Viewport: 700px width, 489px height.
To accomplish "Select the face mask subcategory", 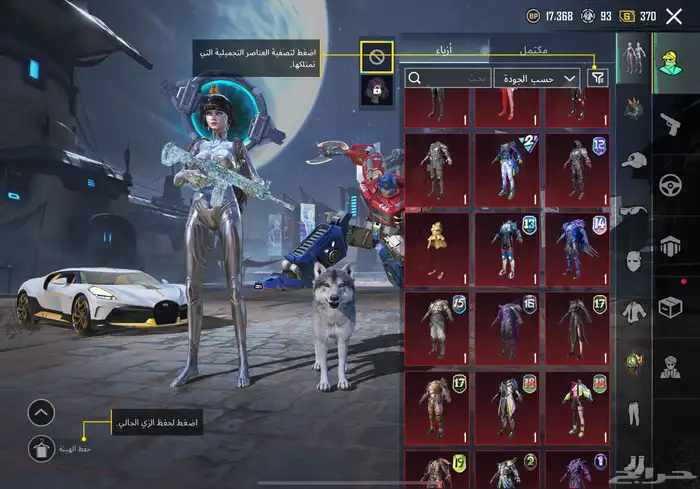I will (632, 261).
